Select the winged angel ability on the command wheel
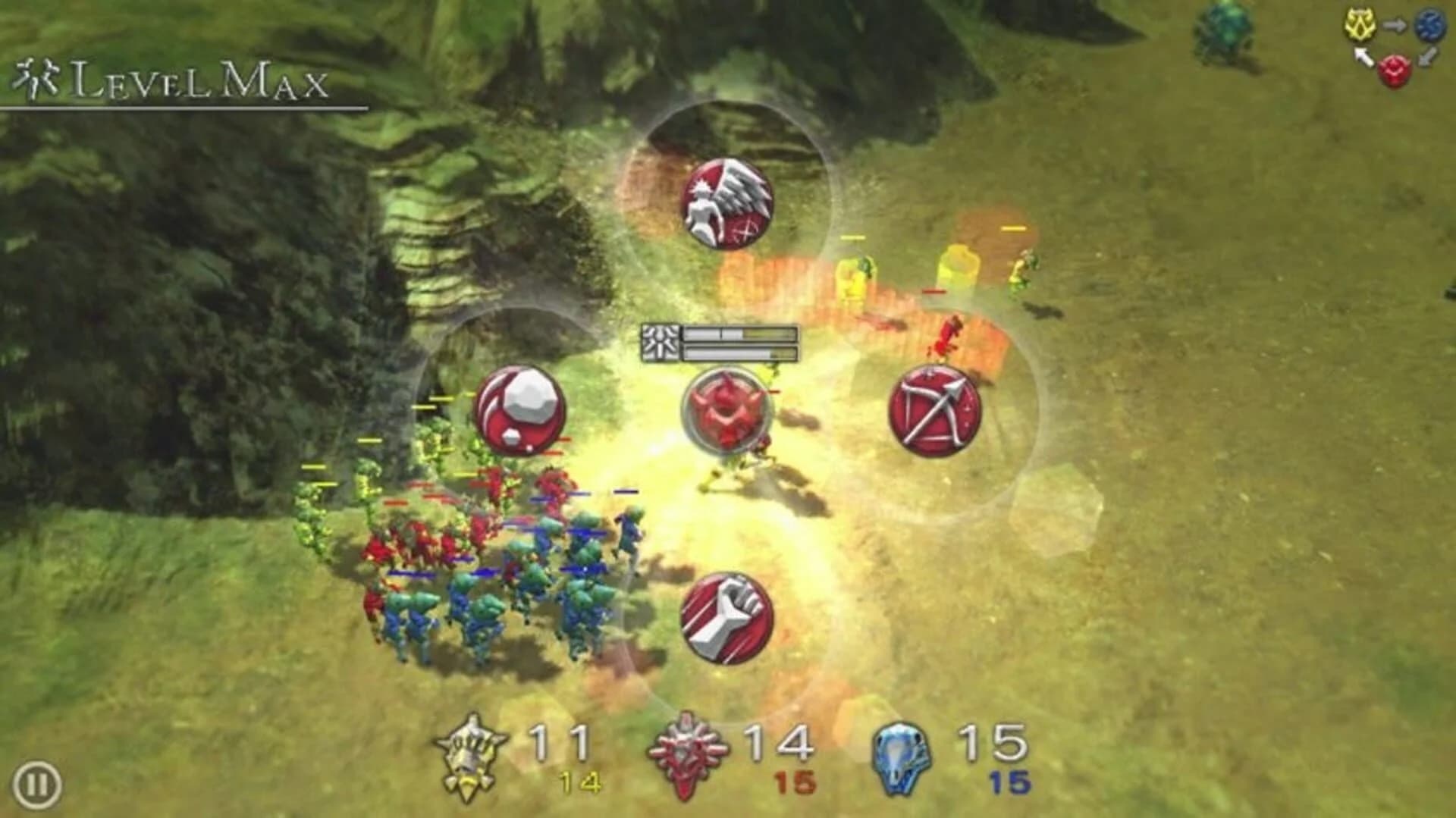Viewport: 1456px width, 818px height. (x=730, y=203)
